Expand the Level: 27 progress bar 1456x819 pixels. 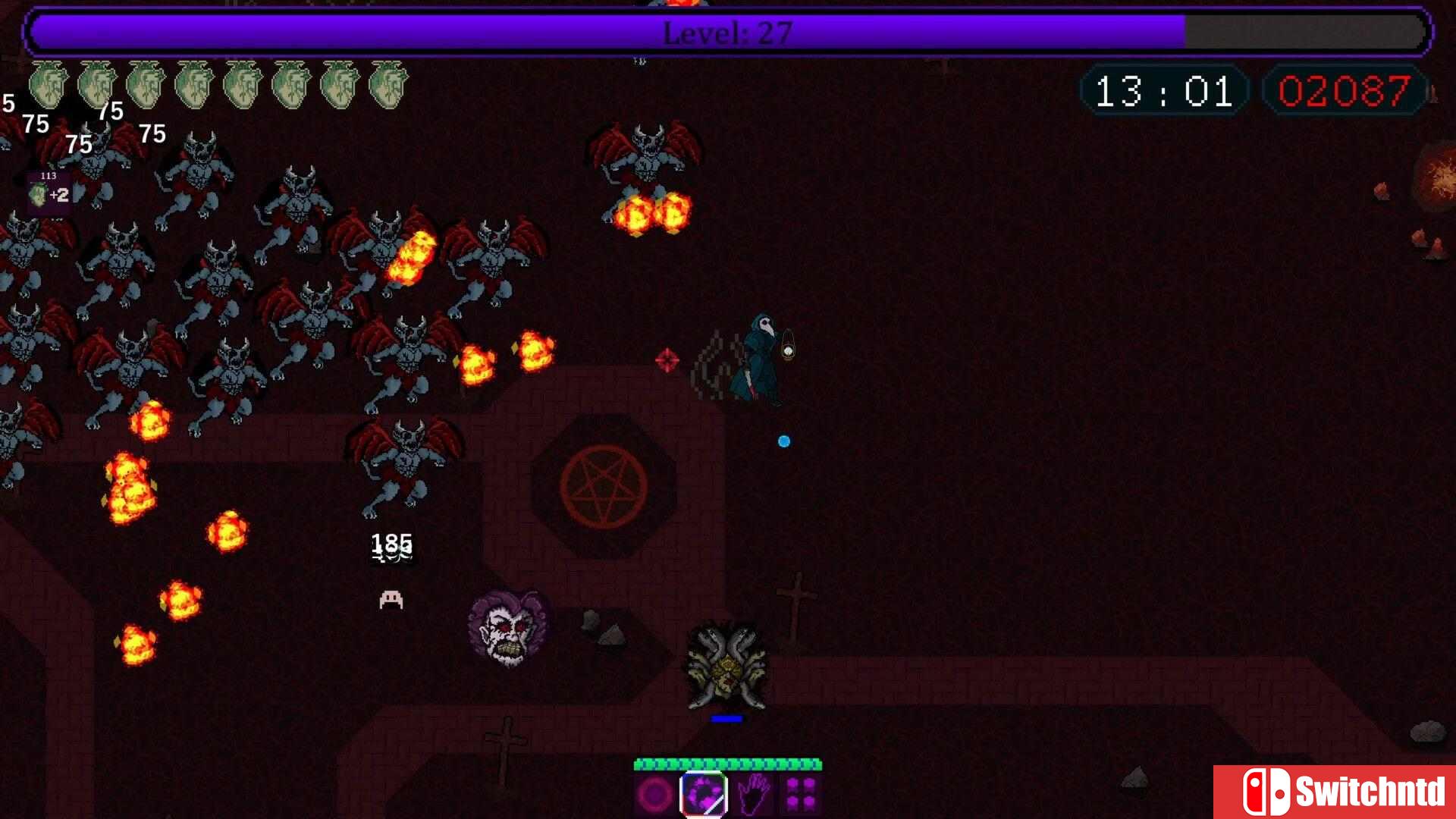point(726,32)
